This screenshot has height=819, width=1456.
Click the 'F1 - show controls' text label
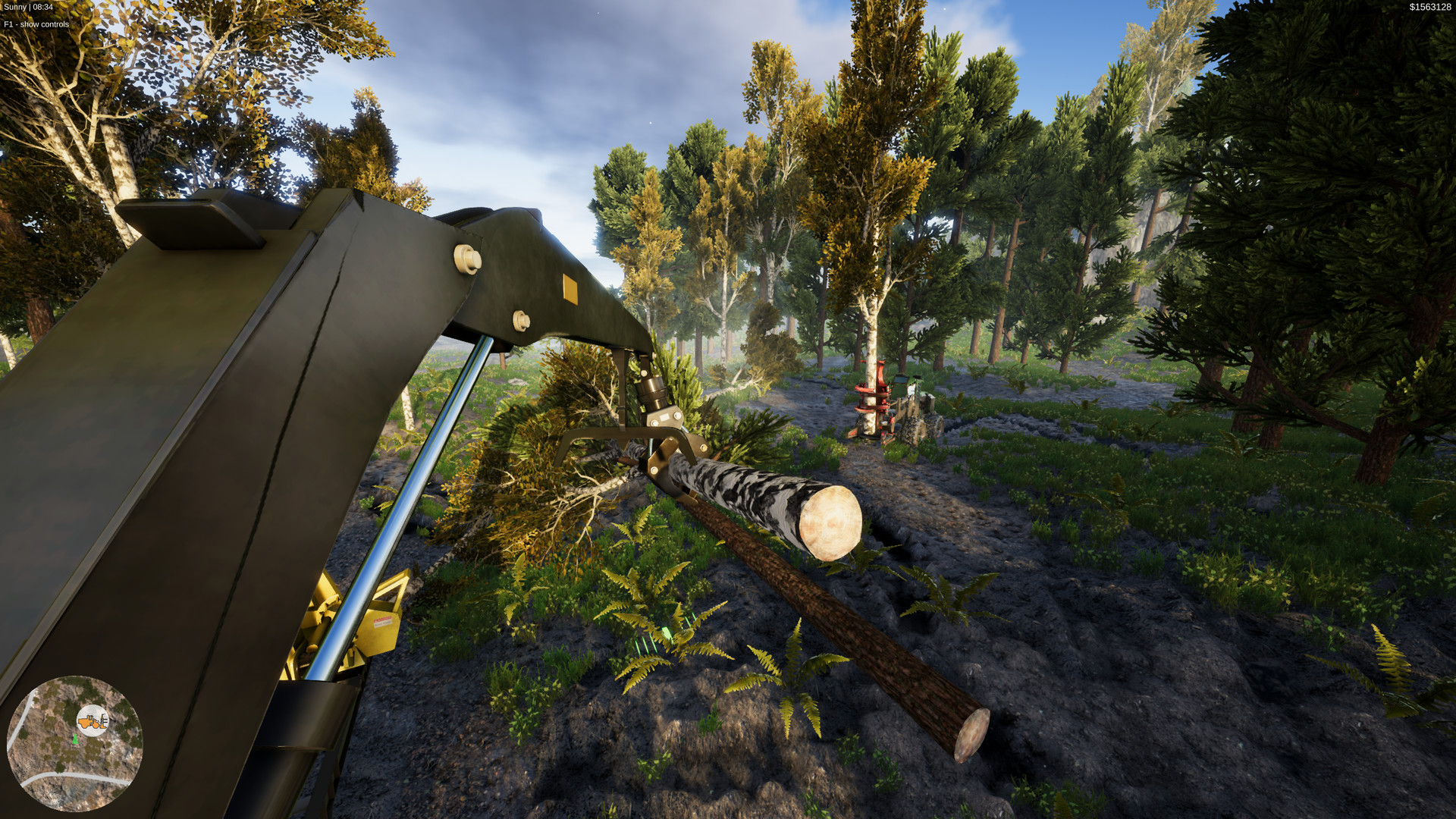(x=35, y=24)
